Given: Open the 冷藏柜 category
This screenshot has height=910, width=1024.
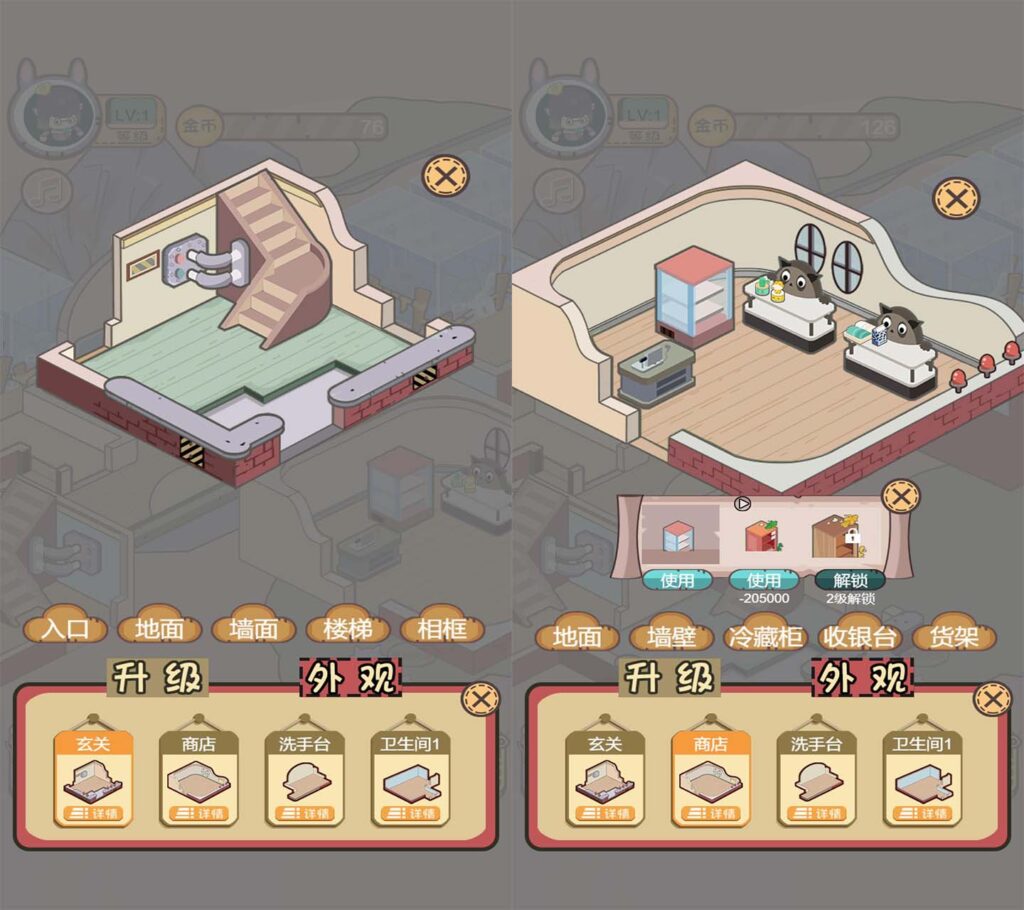Looking at the screenshot, I should click(765, 637).
